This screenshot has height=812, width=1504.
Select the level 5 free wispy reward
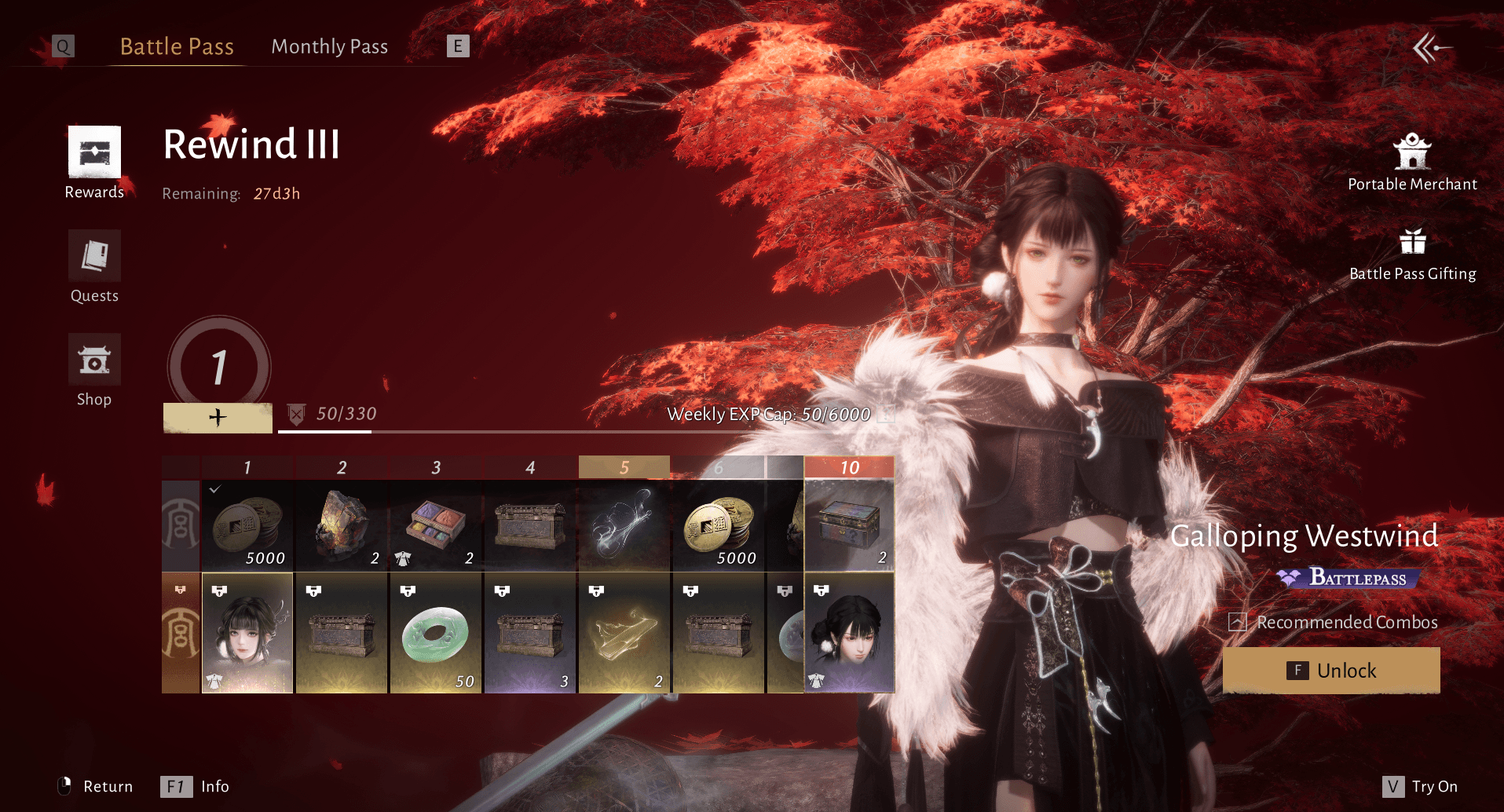624,525
